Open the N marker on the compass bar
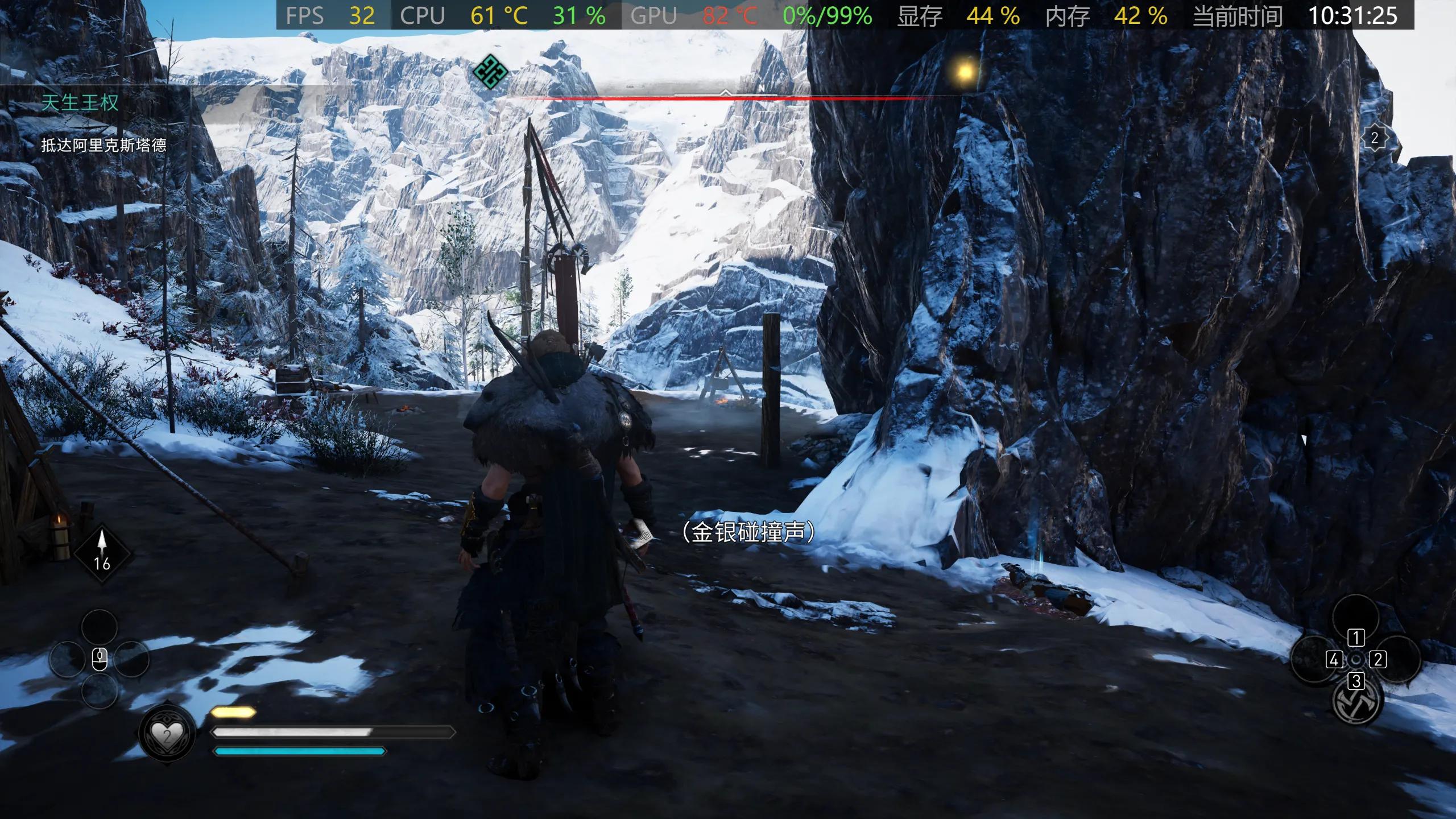This screenshot has height=819, width=1456. tap(761, 89)
